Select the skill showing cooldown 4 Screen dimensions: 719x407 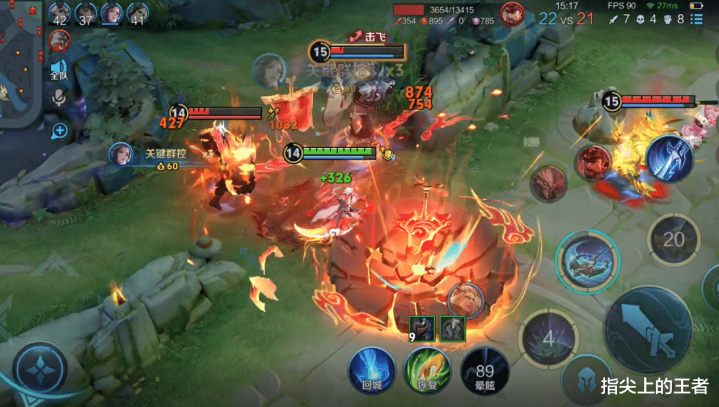(548, 337)
